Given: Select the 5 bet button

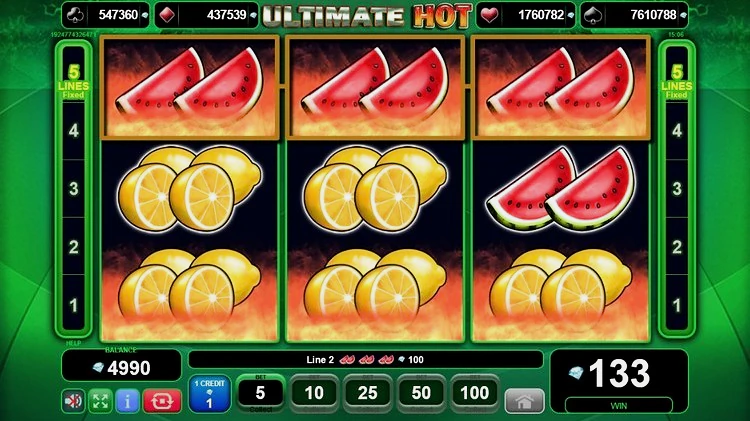Looking at the screenshot, I should click(260, 393).
